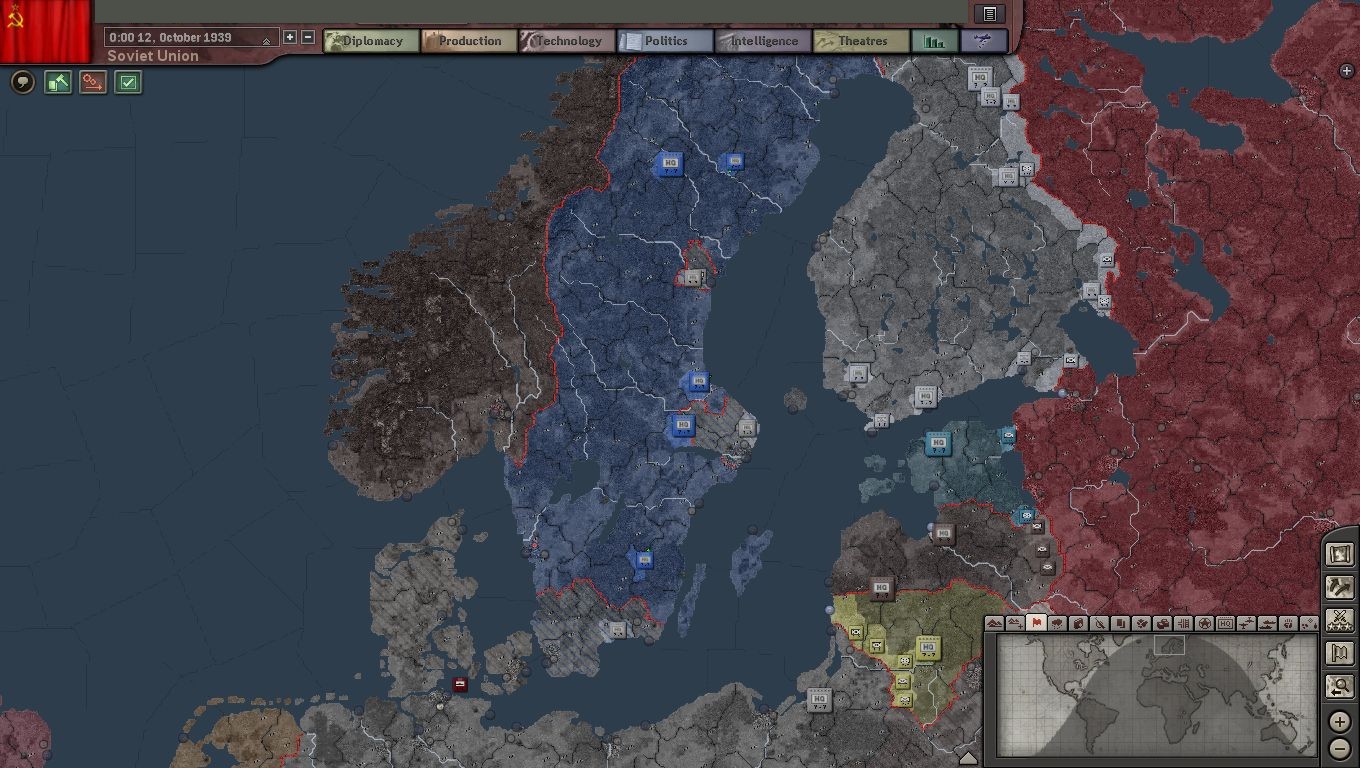
Task: Increase game speed with the plus button
Action: [x=290, y=37]
